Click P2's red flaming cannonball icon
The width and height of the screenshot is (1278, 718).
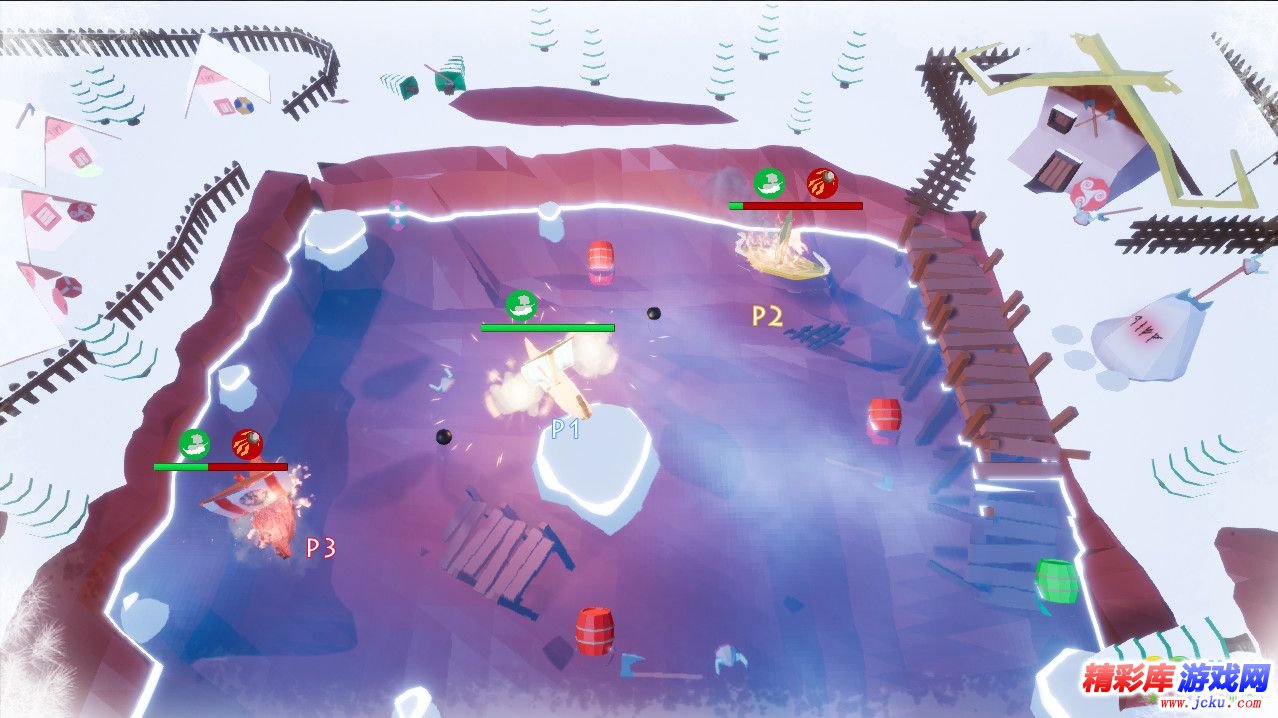[822, 183]
